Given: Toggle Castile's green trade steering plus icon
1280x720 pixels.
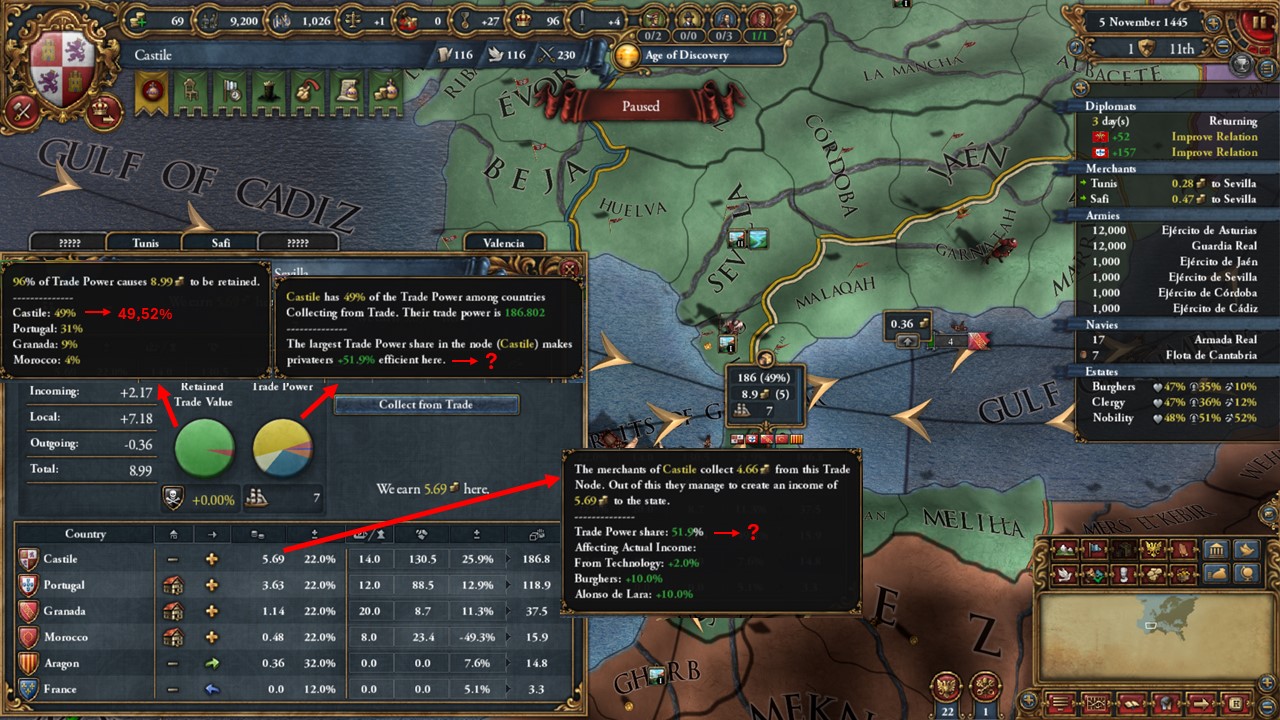Looking at the screenshot, I should [211, 559].
